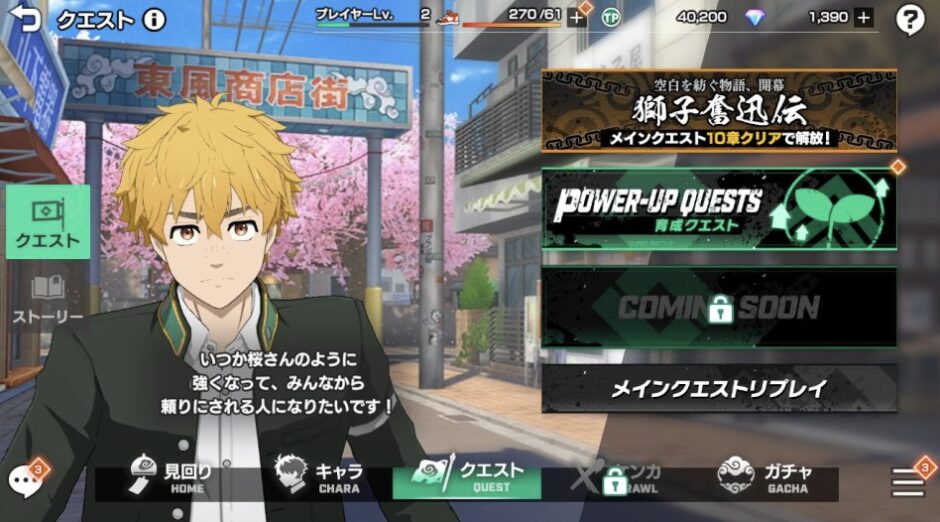The width and height of the screenshot is (940, 522).
Task: Click the locked Coming Soon banner
Action: coord(719,307)
